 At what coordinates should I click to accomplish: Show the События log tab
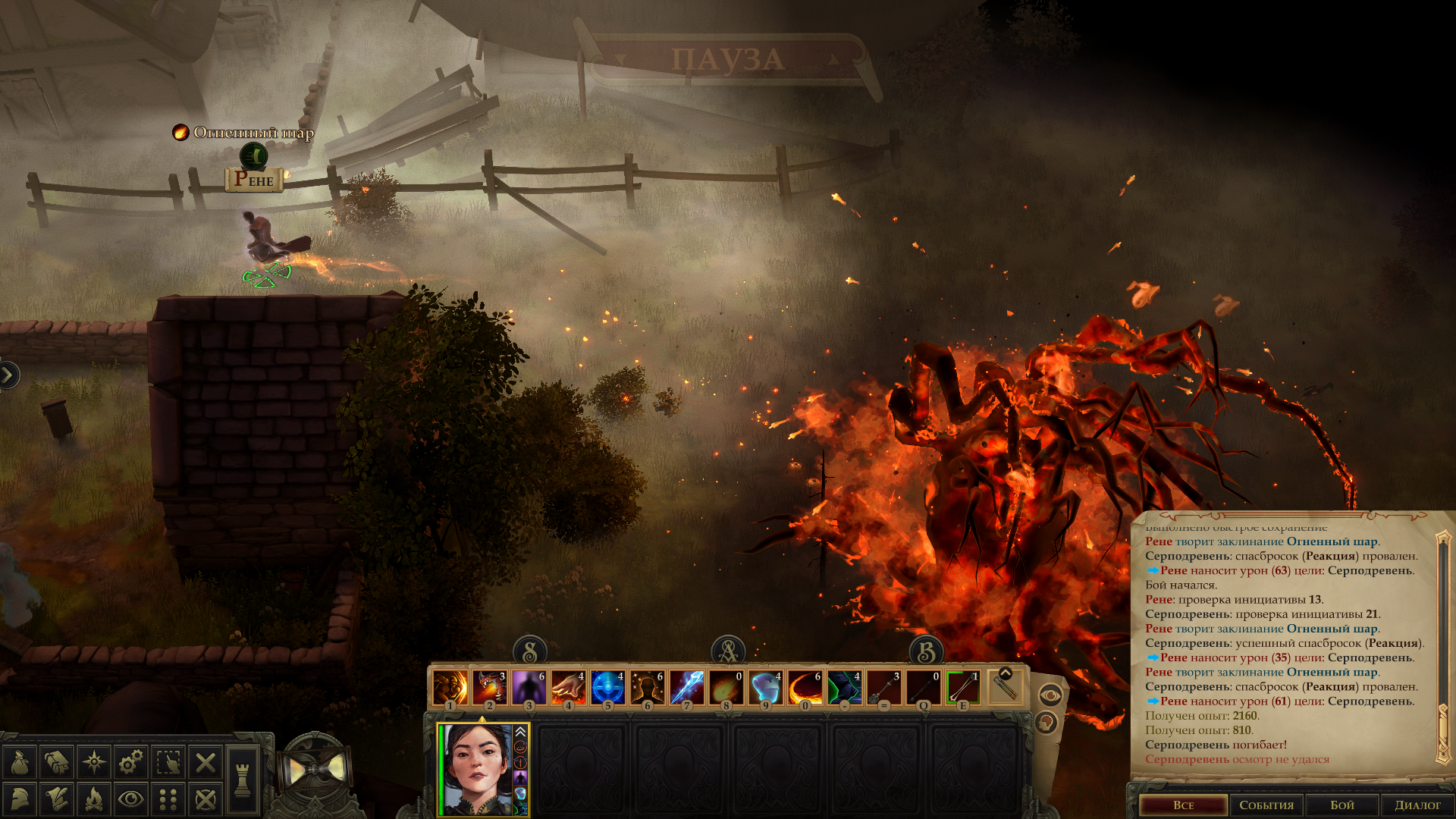coord(1266,805)
